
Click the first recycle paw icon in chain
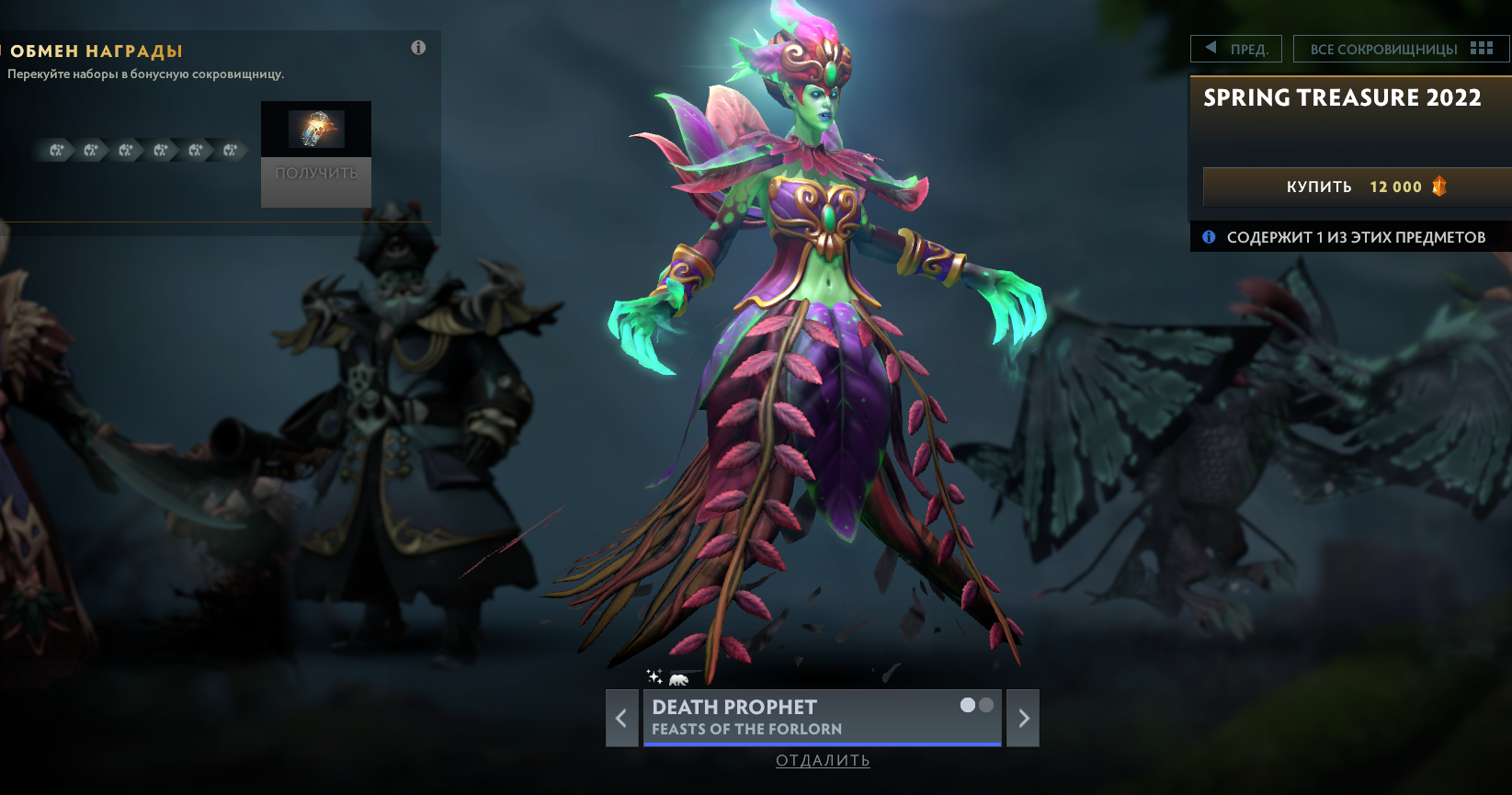(56, 150)
